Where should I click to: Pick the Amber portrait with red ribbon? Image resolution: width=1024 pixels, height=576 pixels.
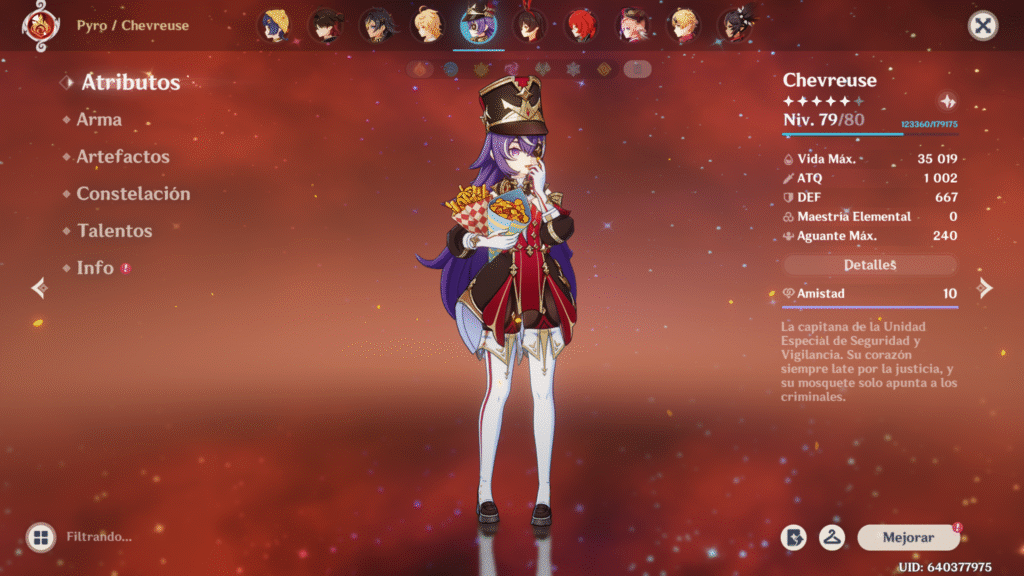pyautogui.click(x=529, y=26)
